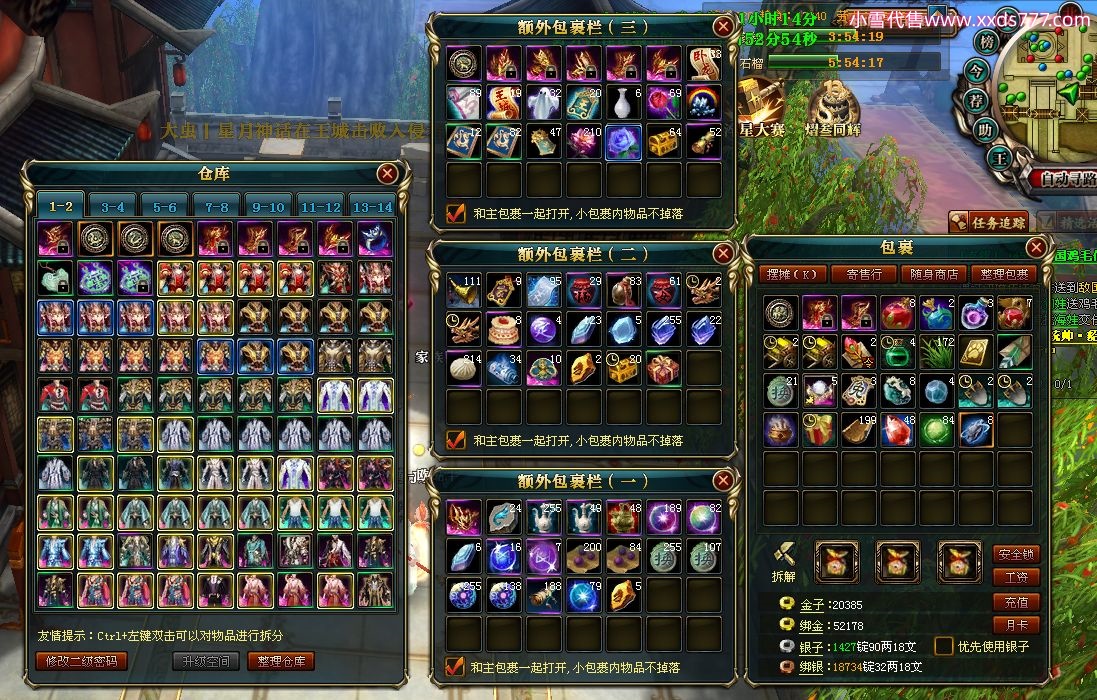Open the 寄售行 consignment house
The height and width of the screenshot is (700, 1097).
(864, 274)
